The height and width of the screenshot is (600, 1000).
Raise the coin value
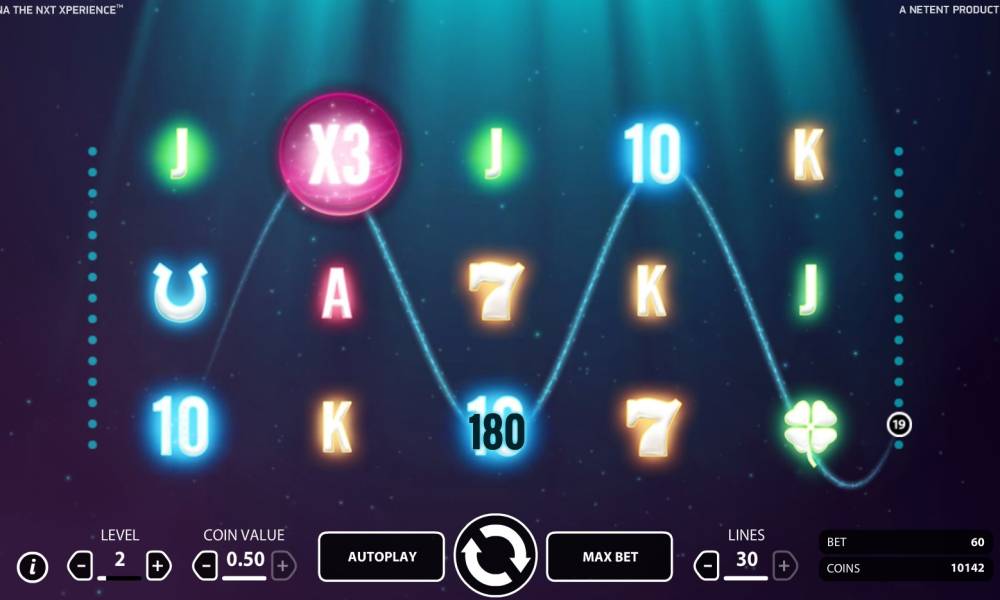click(x=284, y=566)
